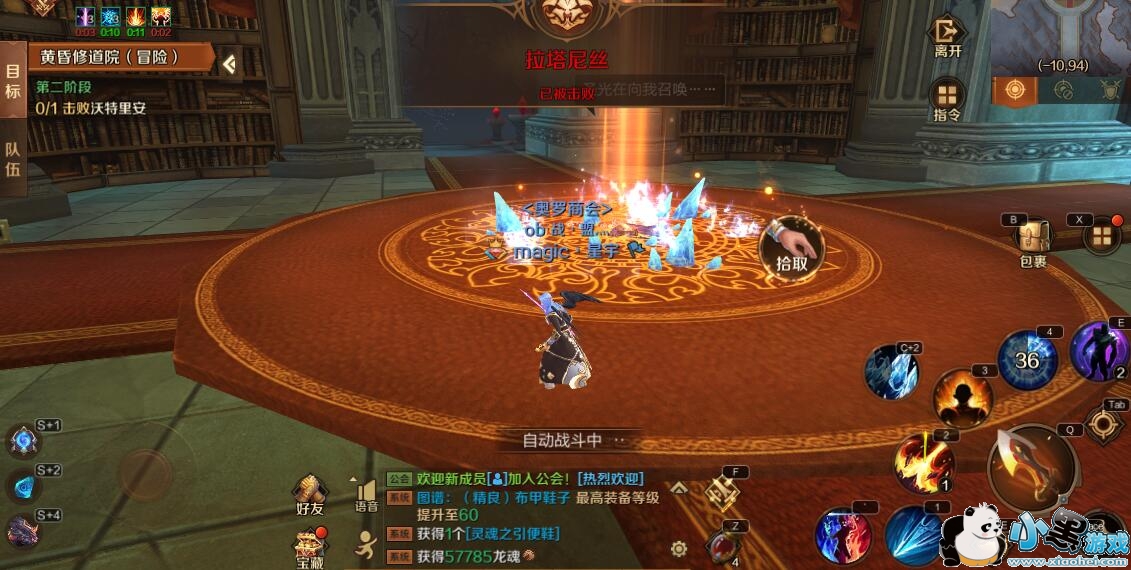Screen dimensions: 1131x570
Task: Open the 好友 friends list
Action: point(310,493)
